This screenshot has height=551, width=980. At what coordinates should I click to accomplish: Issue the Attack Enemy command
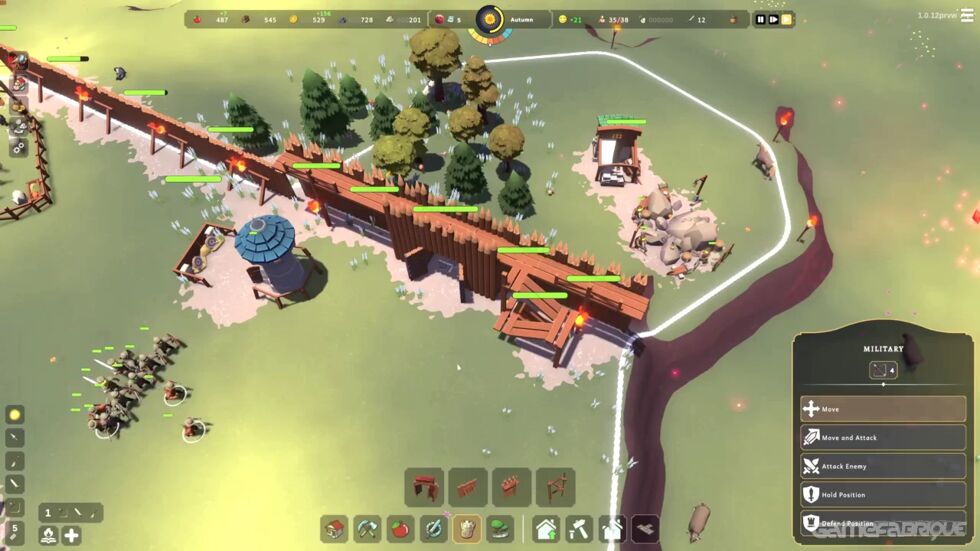click(882, 466)
